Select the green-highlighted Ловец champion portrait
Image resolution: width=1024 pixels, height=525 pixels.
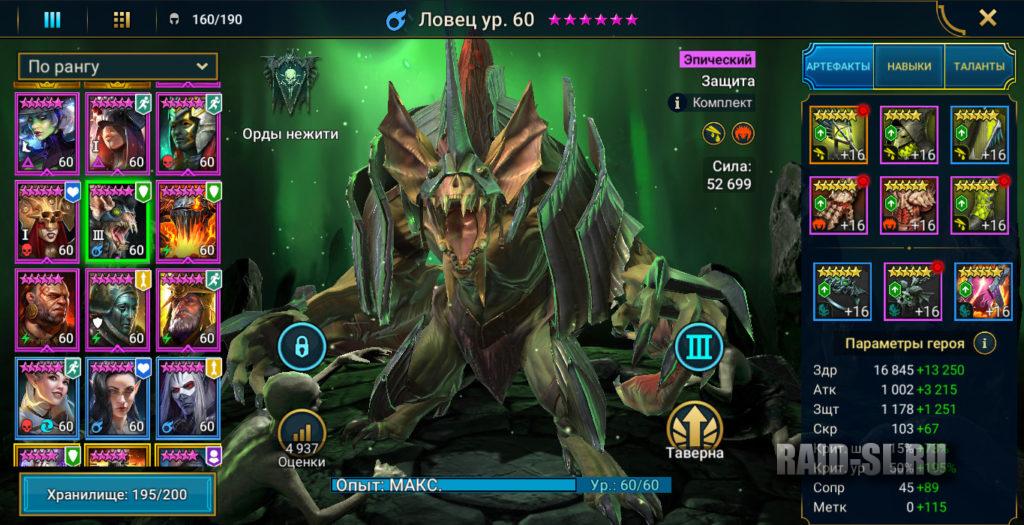[x=118, y=220]
